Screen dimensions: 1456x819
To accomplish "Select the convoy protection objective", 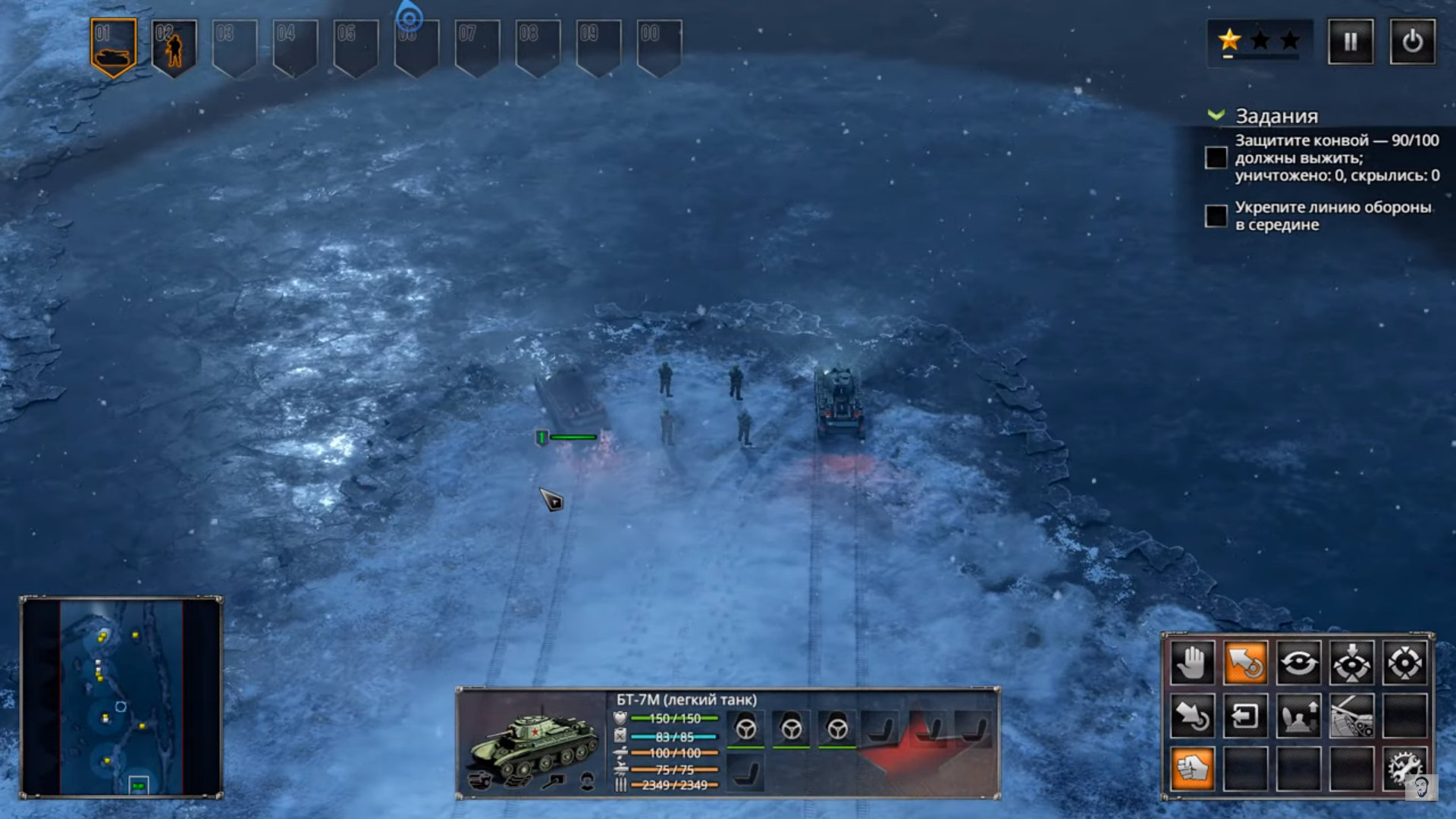I will 1216,158.
